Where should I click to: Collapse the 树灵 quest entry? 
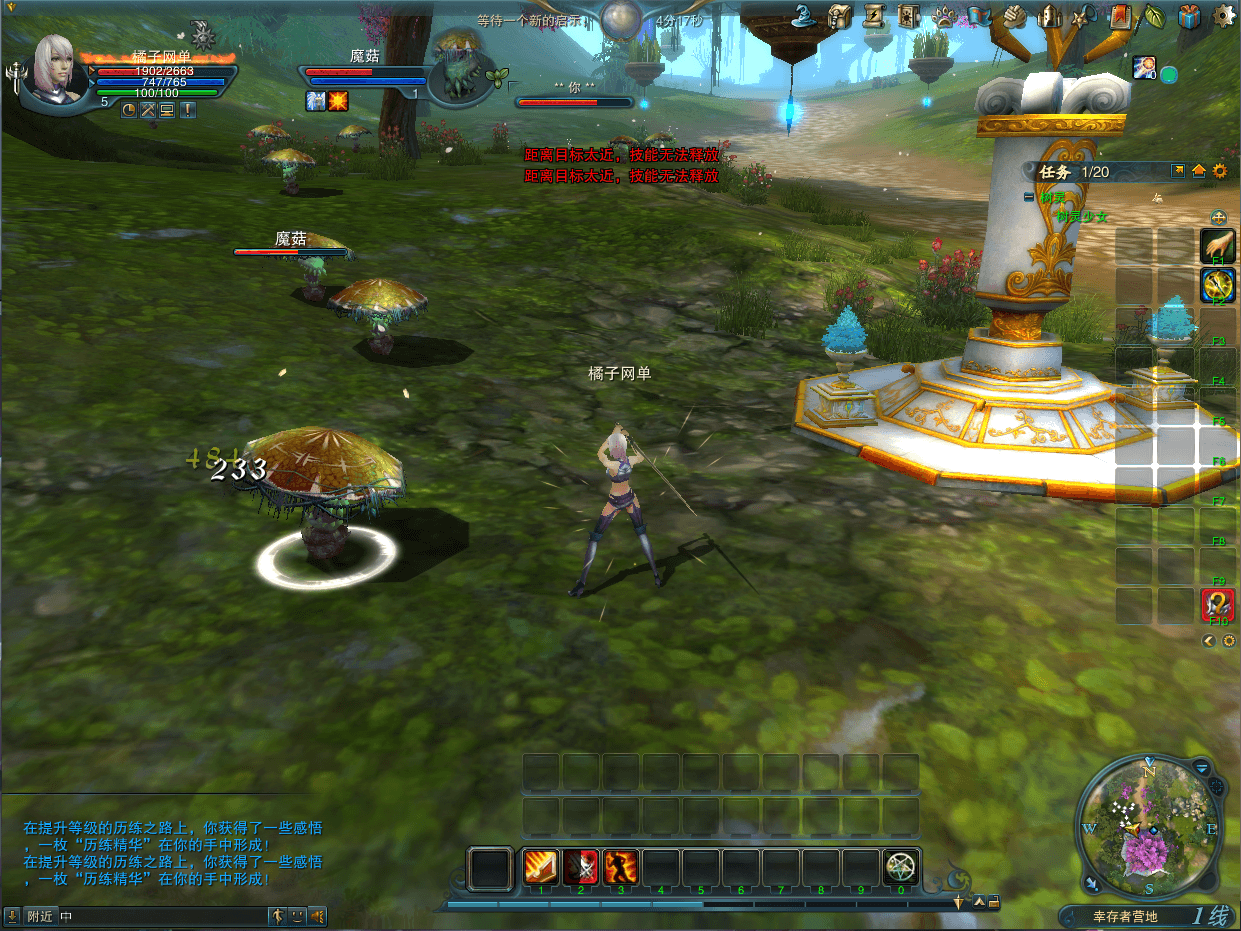click(1029, 198)
